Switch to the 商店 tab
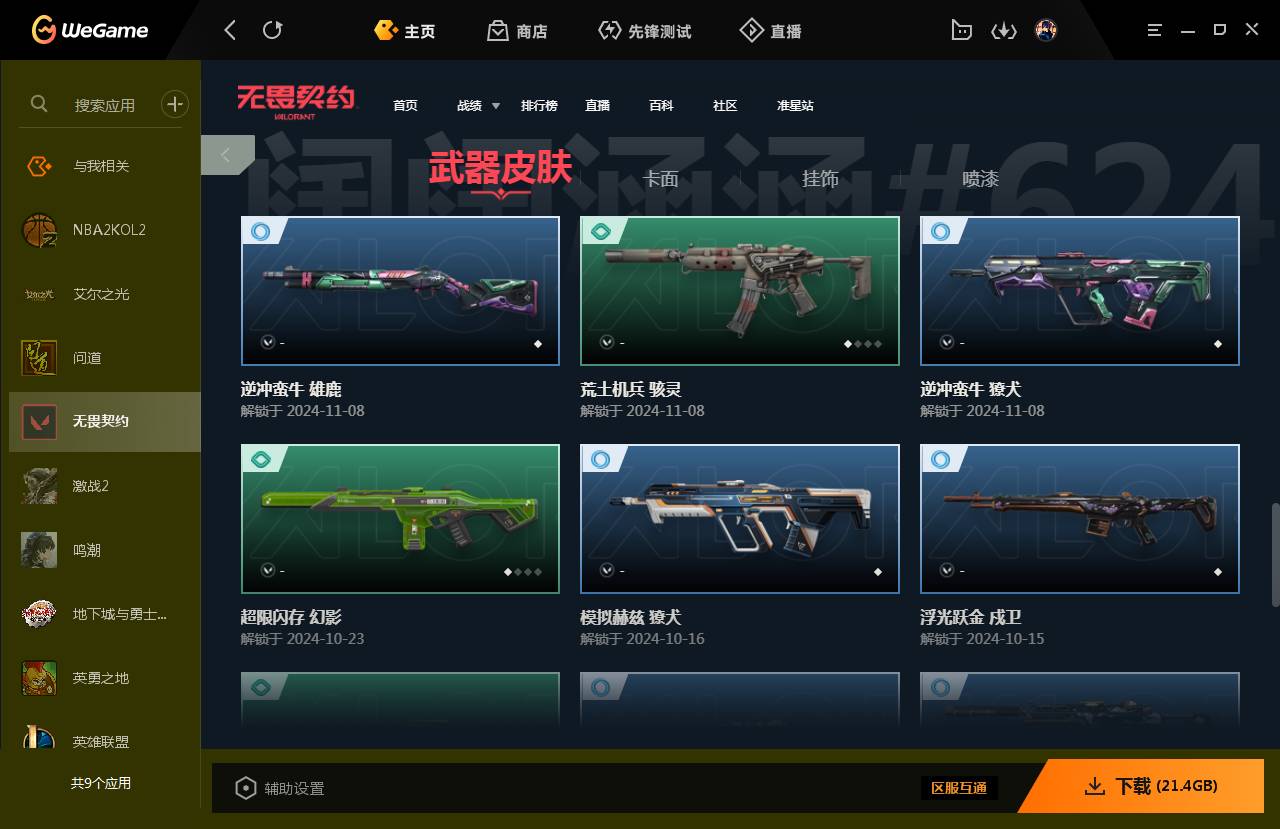Viewport: 1280px width, 829px height. [x=517, y=30]
